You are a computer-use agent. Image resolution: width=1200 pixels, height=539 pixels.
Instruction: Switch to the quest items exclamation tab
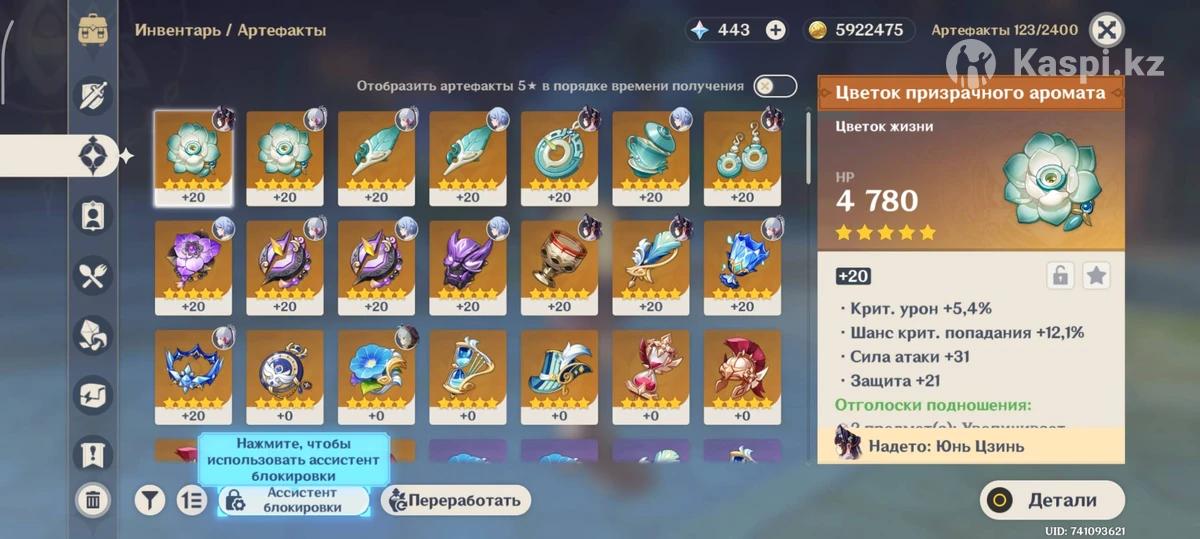point(93,454)
